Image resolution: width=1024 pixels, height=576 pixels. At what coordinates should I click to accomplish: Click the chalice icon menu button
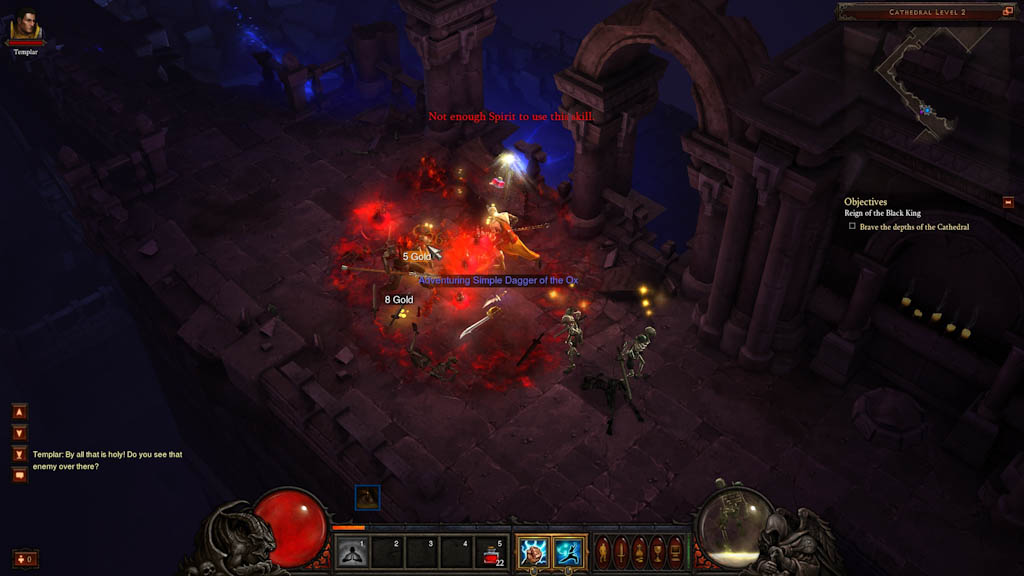pyautogui.click(x=657, y=551)
